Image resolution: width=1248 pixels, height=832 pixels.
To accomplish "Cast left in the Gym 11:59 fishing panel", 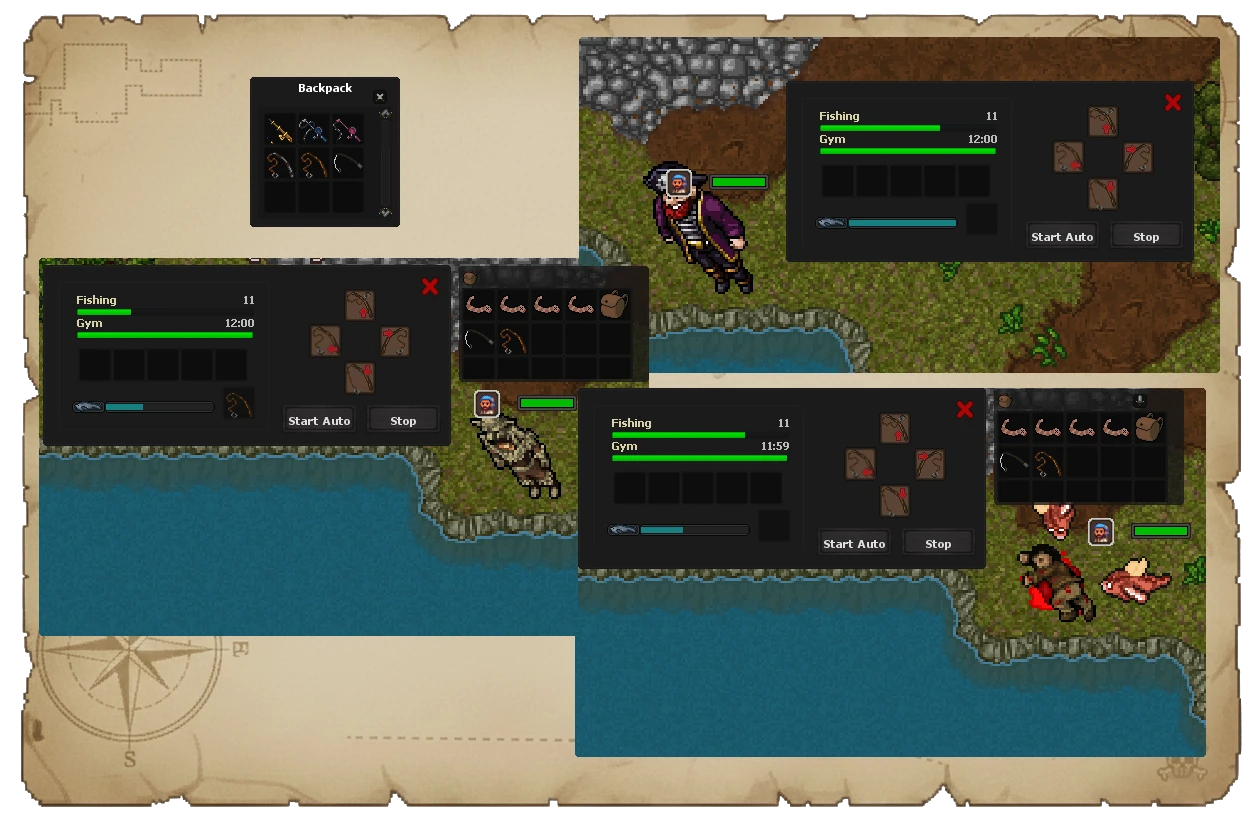I will 860,464.
